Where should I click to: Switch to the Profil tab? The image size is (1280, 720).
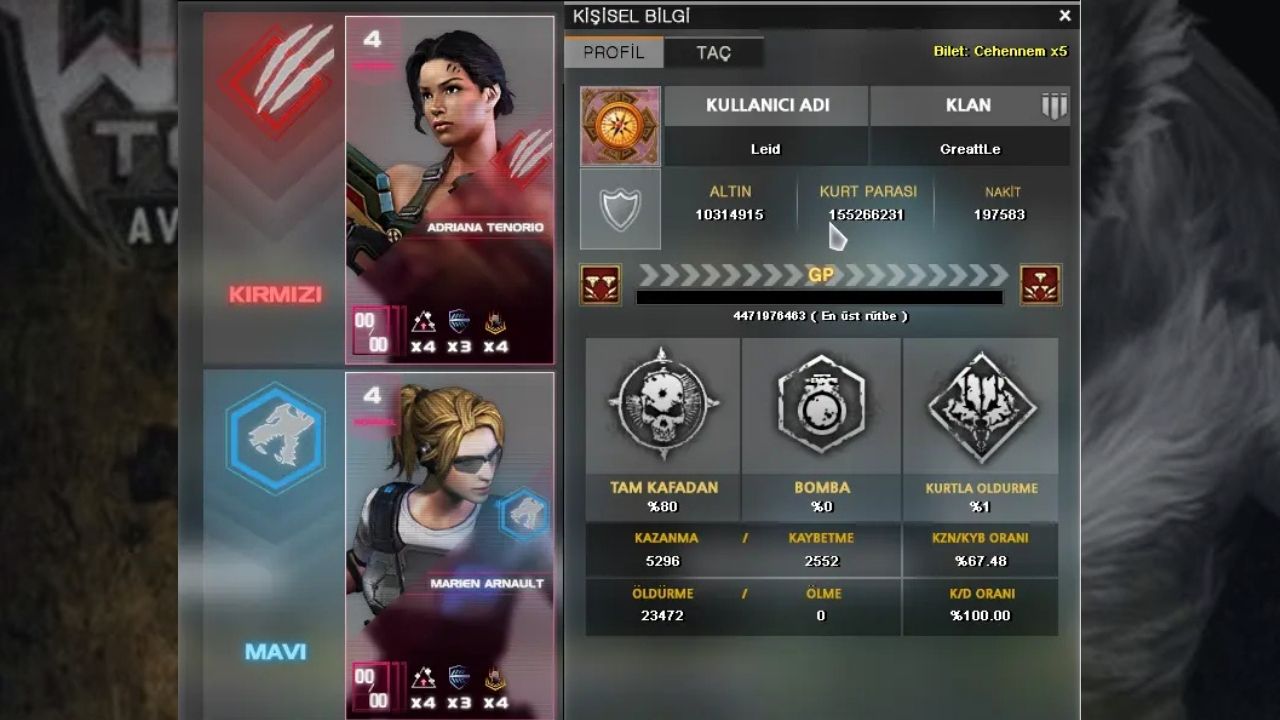(x=613, y=53)
